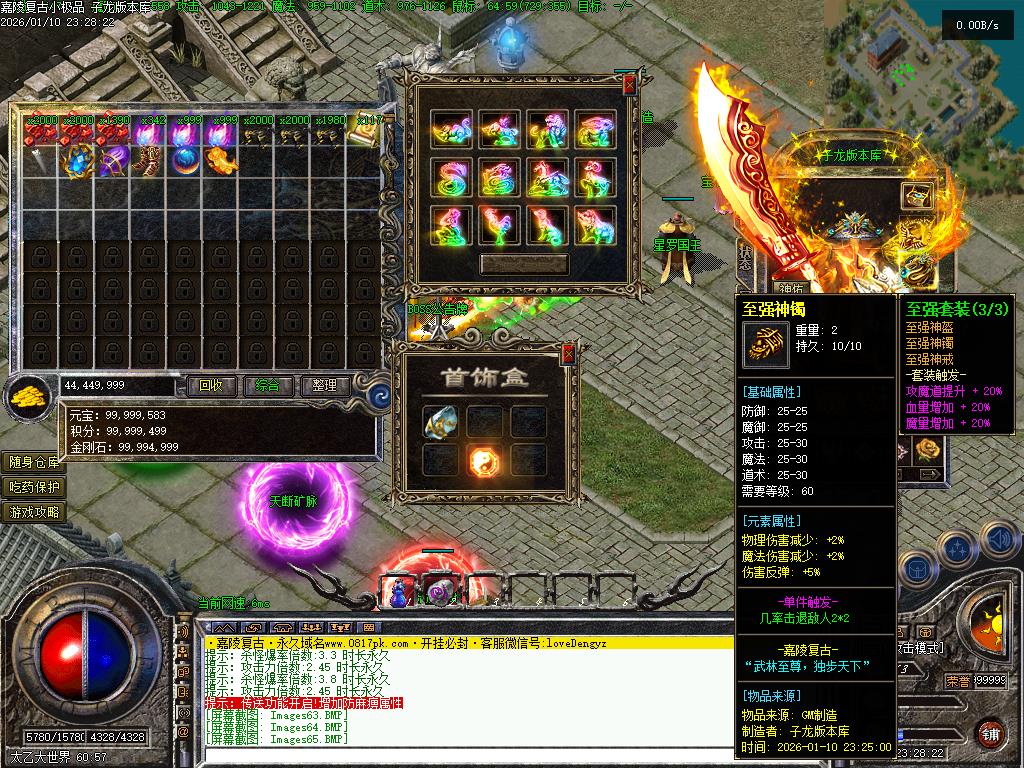Select the brown boots item in the bag

[148, 160]
